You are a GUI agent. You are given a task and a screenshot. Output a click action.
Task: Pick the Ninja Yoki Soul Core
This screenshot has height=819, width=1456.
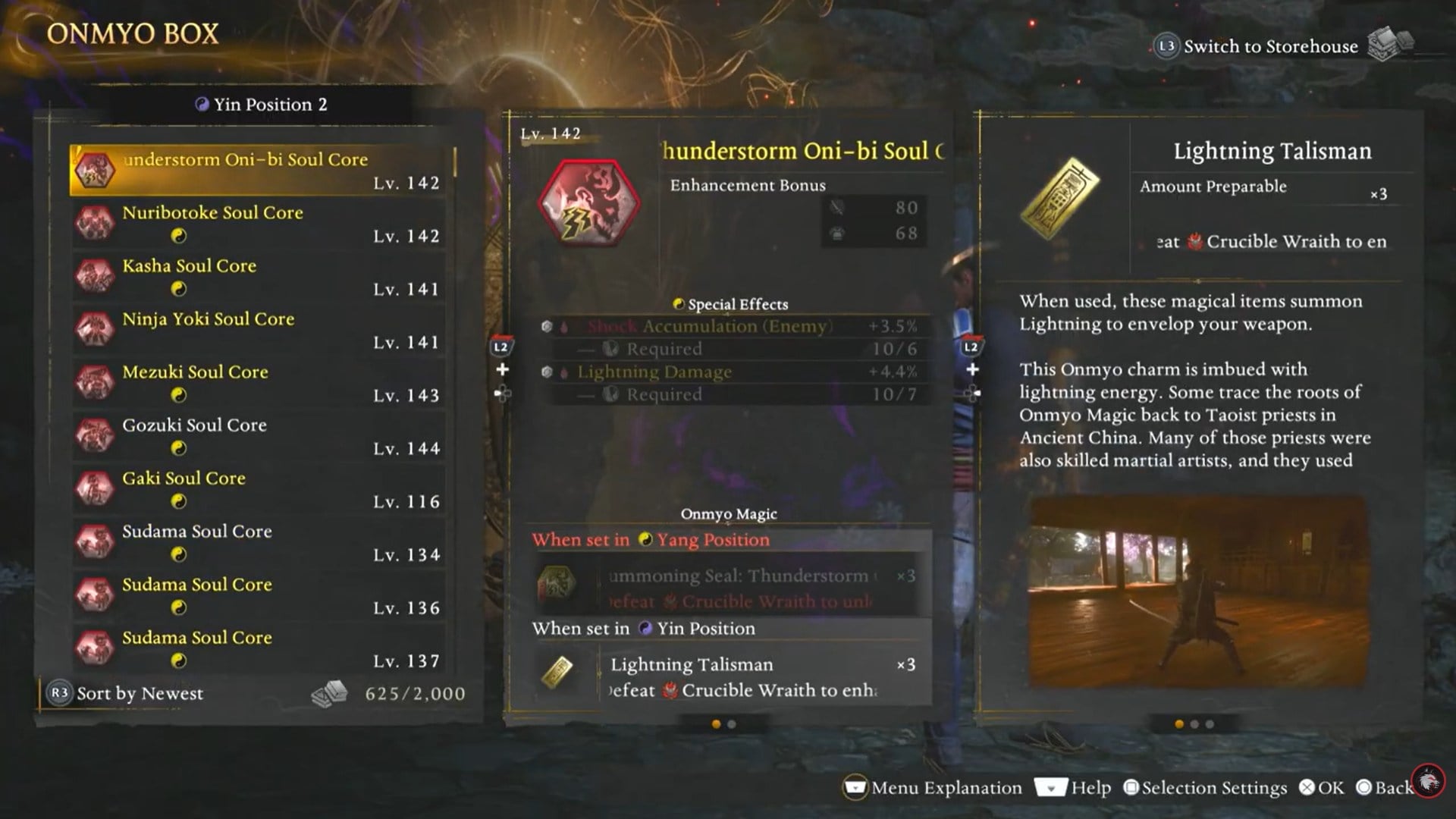coord(262,330)
